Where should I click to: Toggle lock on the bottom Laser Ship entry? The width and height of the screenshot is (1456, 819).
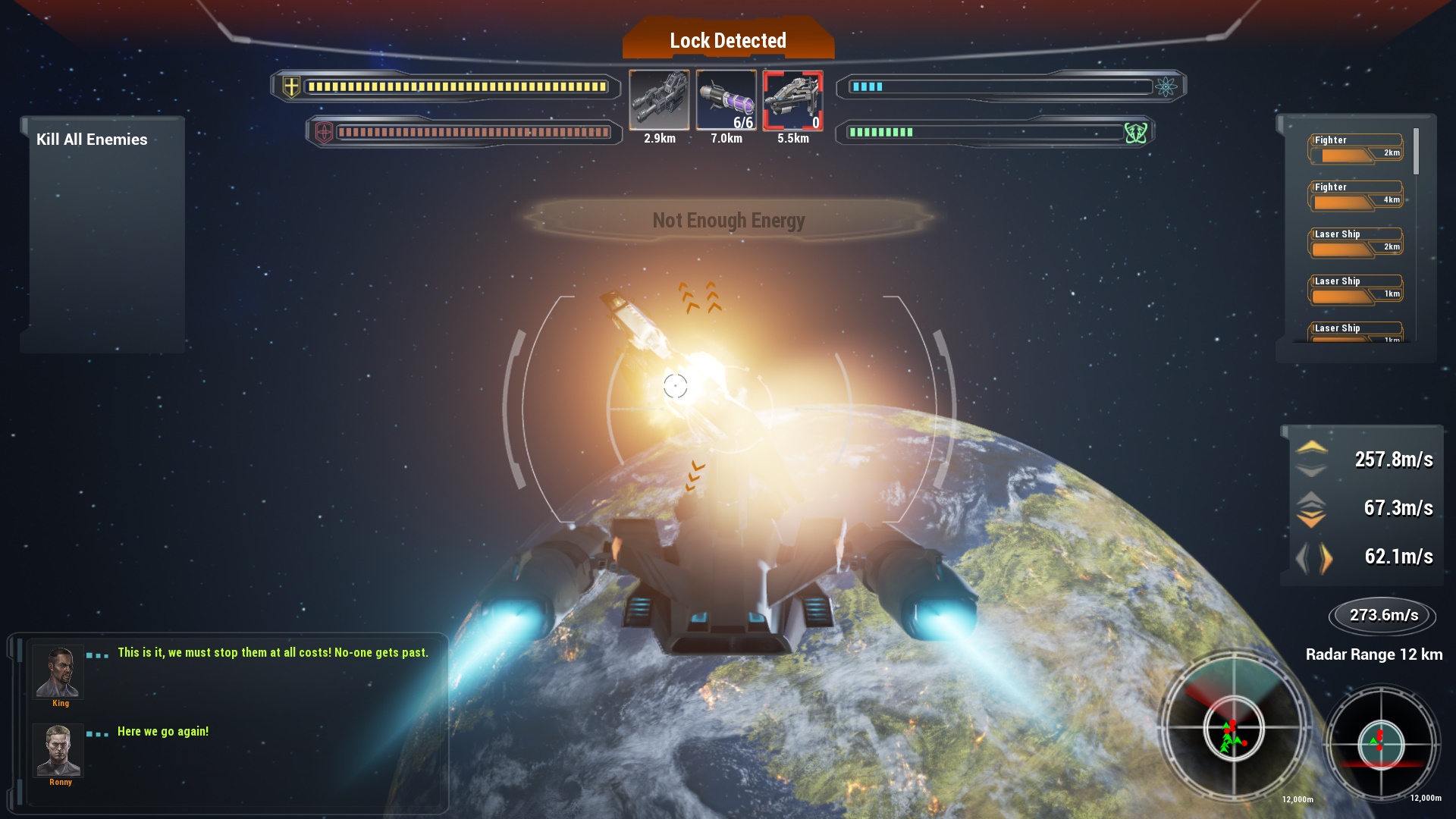1354,331
